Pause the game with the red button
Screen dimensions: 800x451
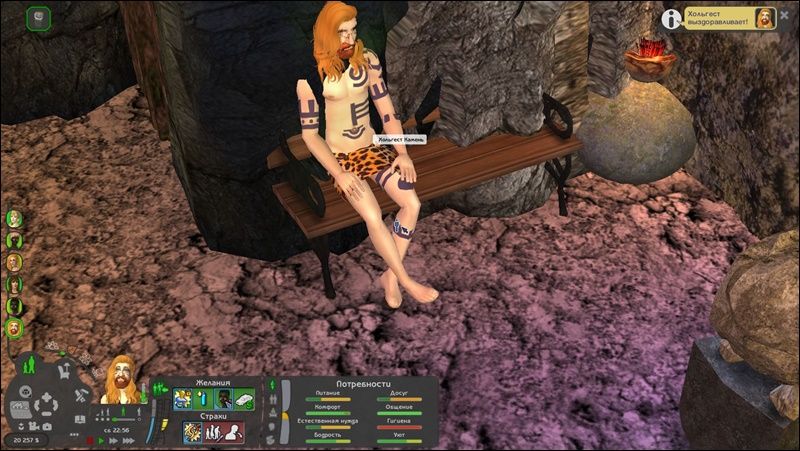90,439
